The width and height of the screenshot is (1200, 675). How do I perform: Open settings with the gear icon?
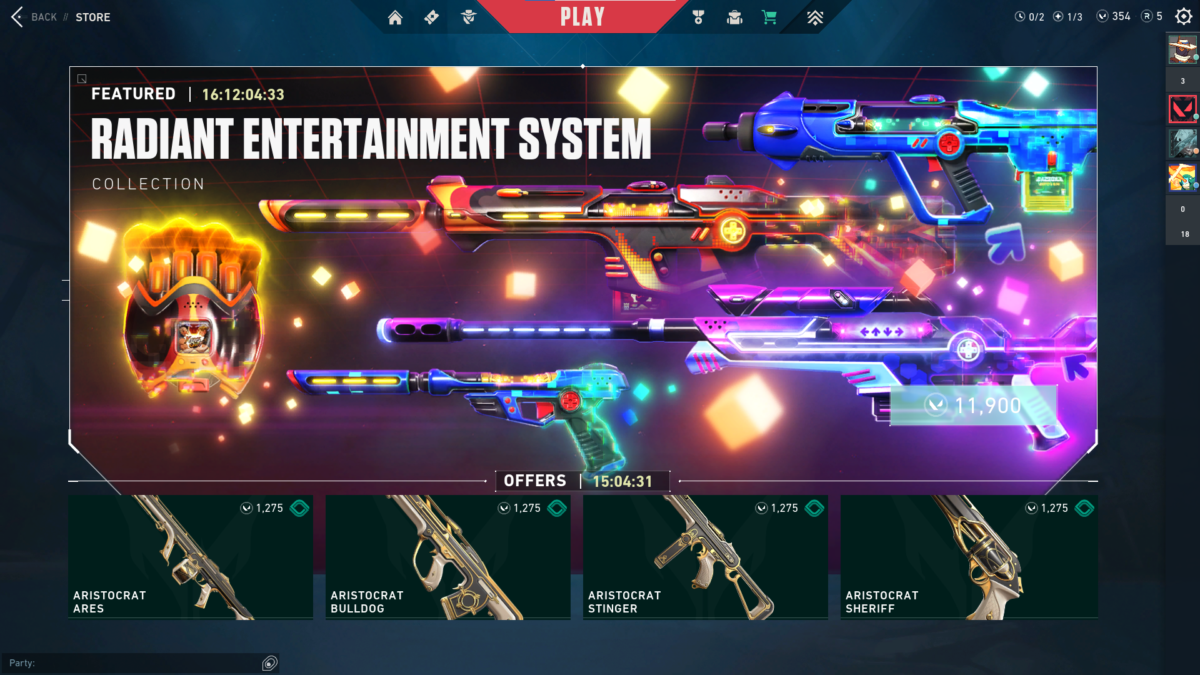pyautogui.click(x=1183, y=16)
